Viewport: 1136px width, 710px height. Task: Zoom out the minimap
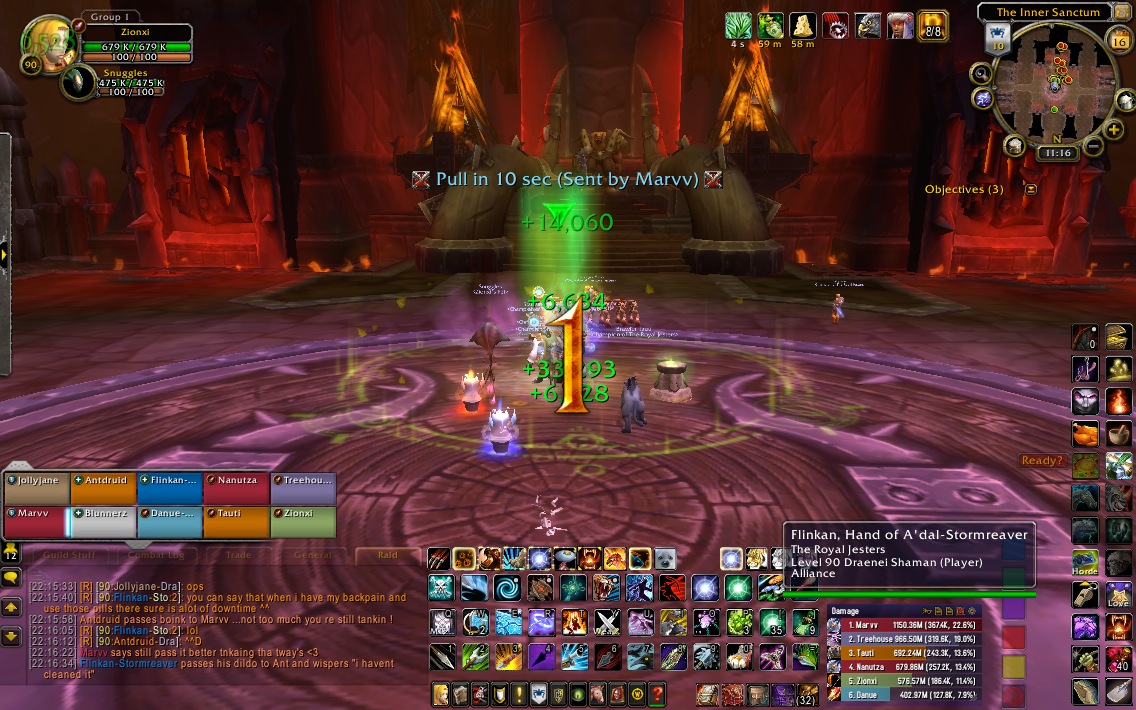point(1092,147)
